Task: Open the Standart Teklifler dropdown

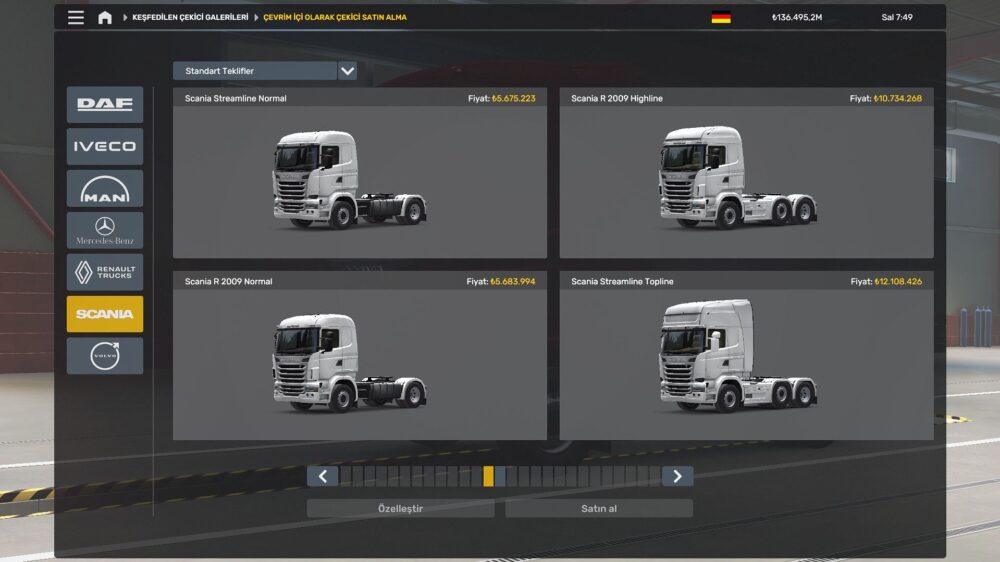Action: pyautogui.click(x=347, y=71)
